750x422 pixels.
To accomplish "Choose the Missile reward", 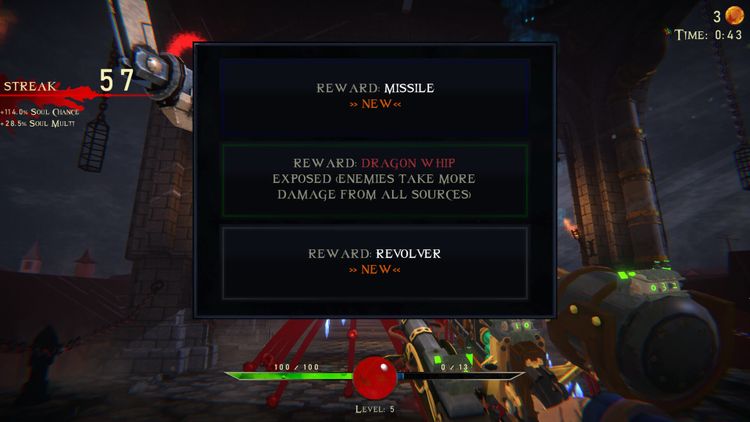I will click(x=374, y=96).
